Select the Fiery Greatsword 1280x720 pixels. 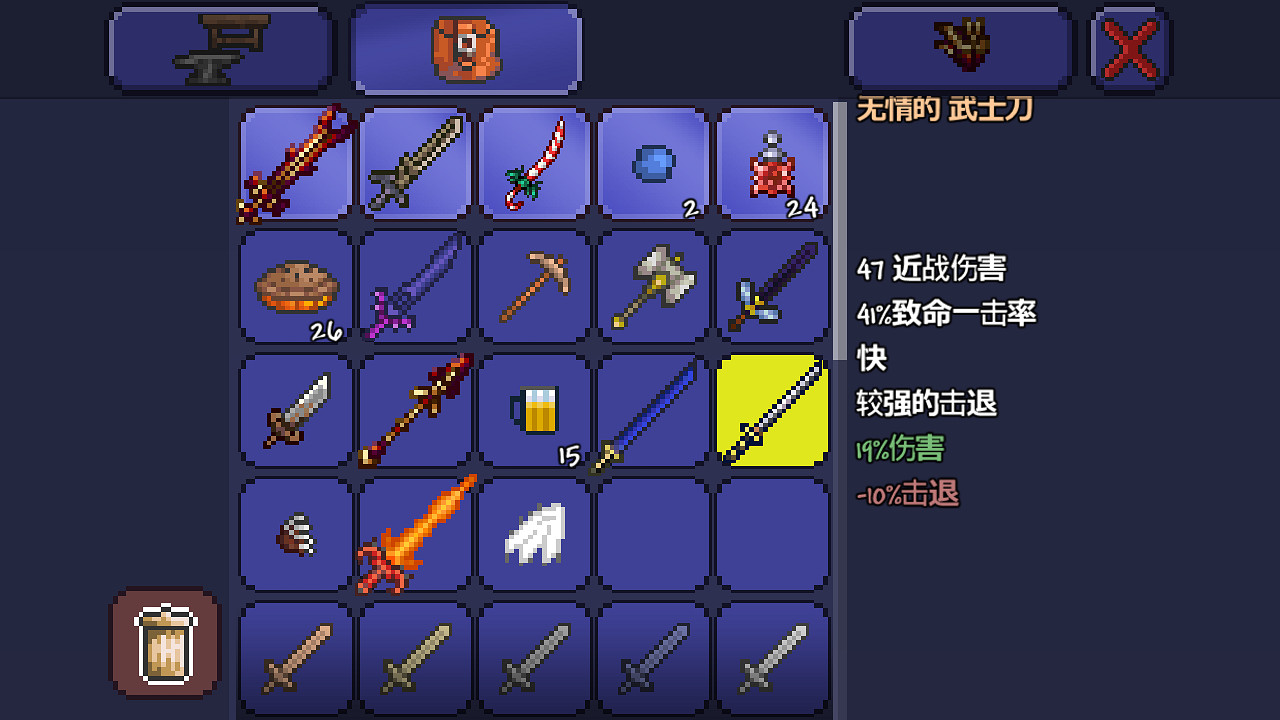(x=415, y=533)
